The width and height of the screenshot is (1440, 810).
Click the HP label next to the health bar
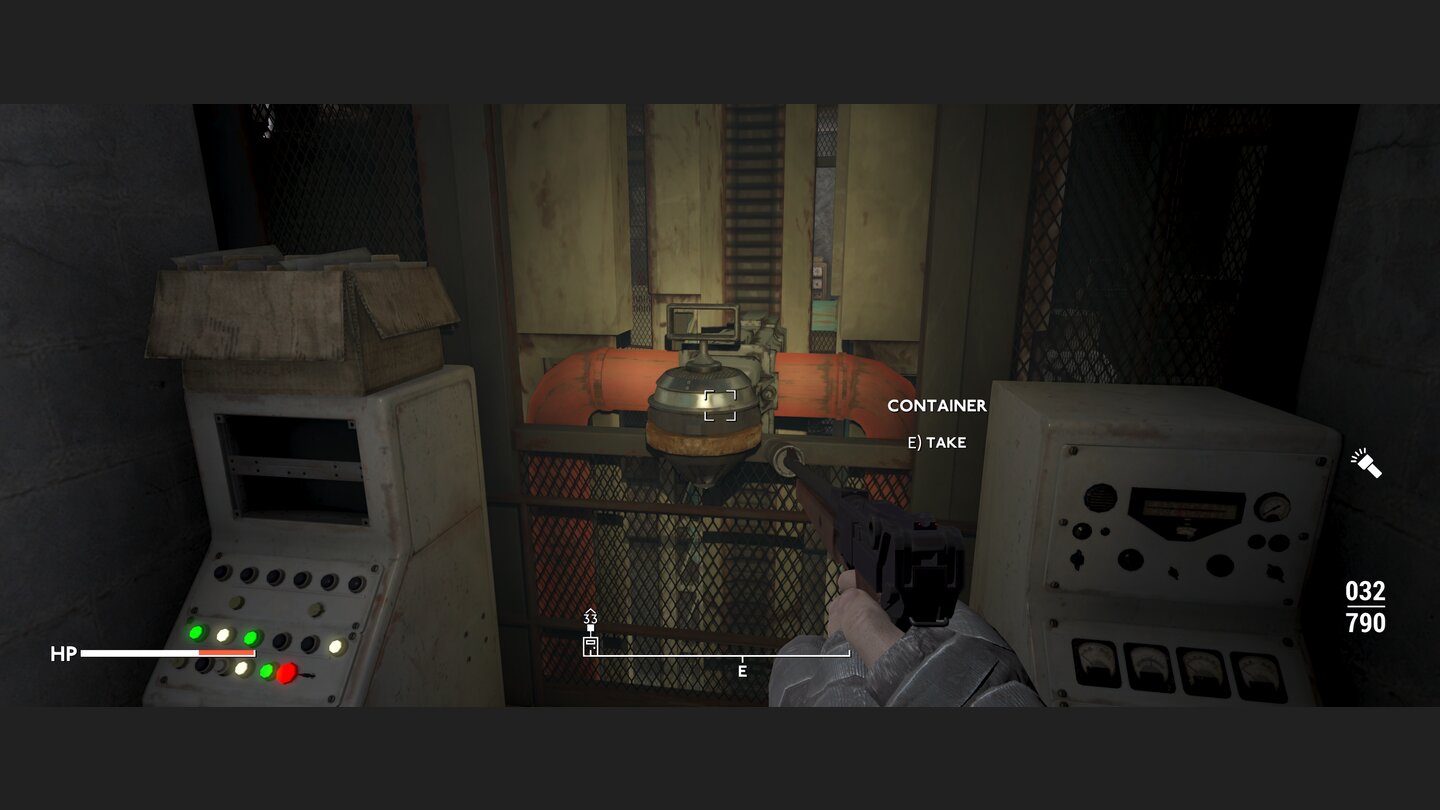point(63,654)
